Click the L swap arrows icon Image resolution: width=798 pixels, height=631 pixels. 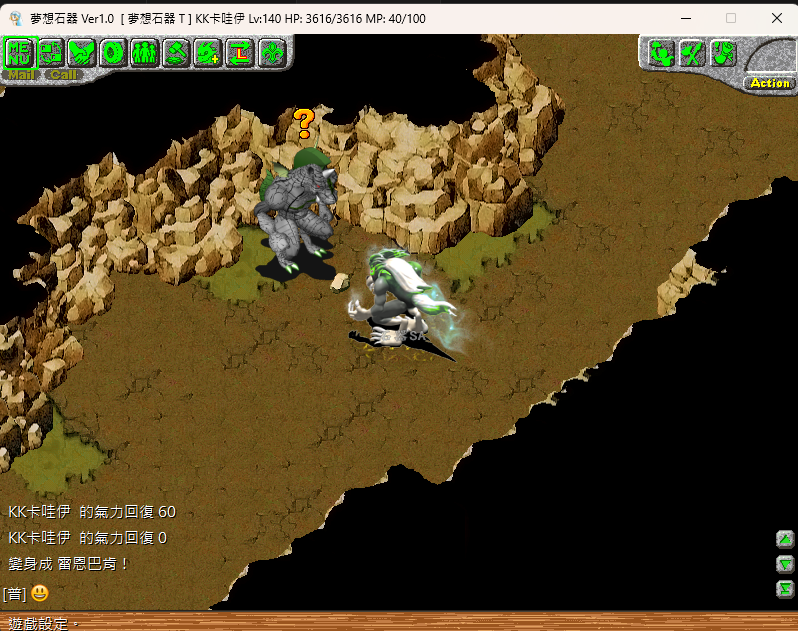tap(239, 52)
